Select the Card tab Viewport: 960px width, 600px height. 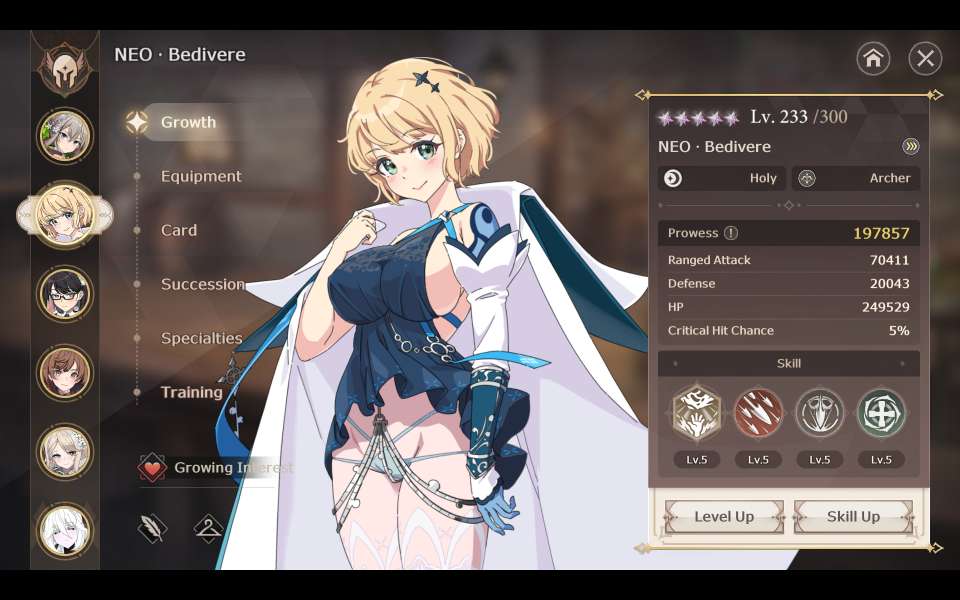[179, 231]
